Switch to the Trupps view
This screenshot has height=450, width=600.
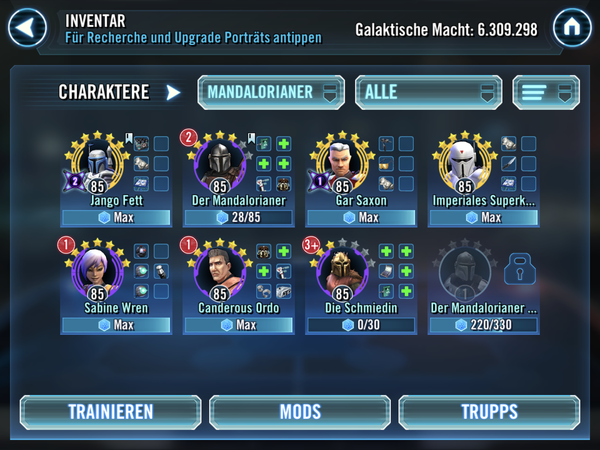pyautogui.click(x=489, y=412)
